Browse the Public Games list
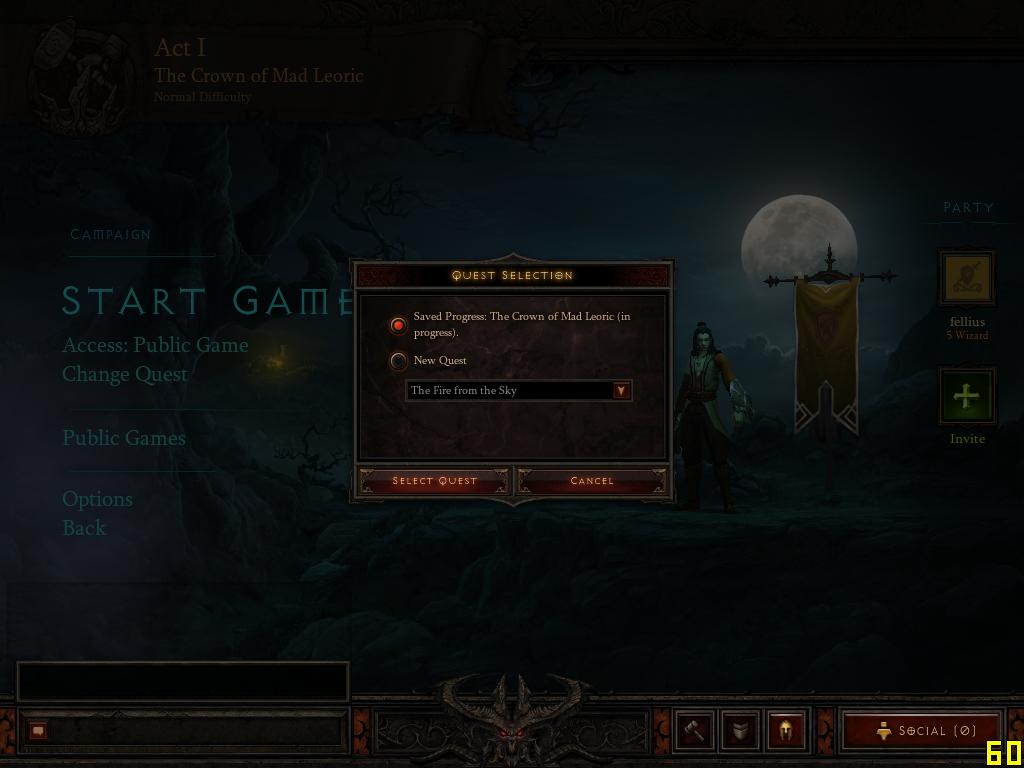Viewport: 1024px width, 768px height. (124, 438)
